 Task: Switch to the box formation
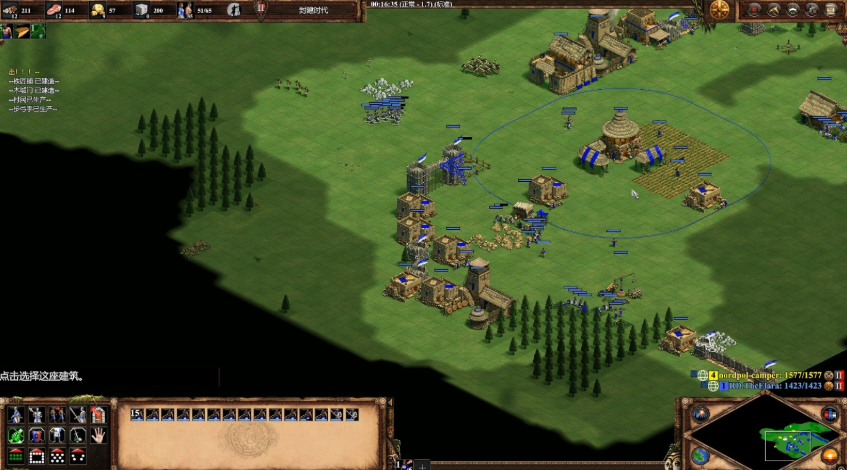36,456
